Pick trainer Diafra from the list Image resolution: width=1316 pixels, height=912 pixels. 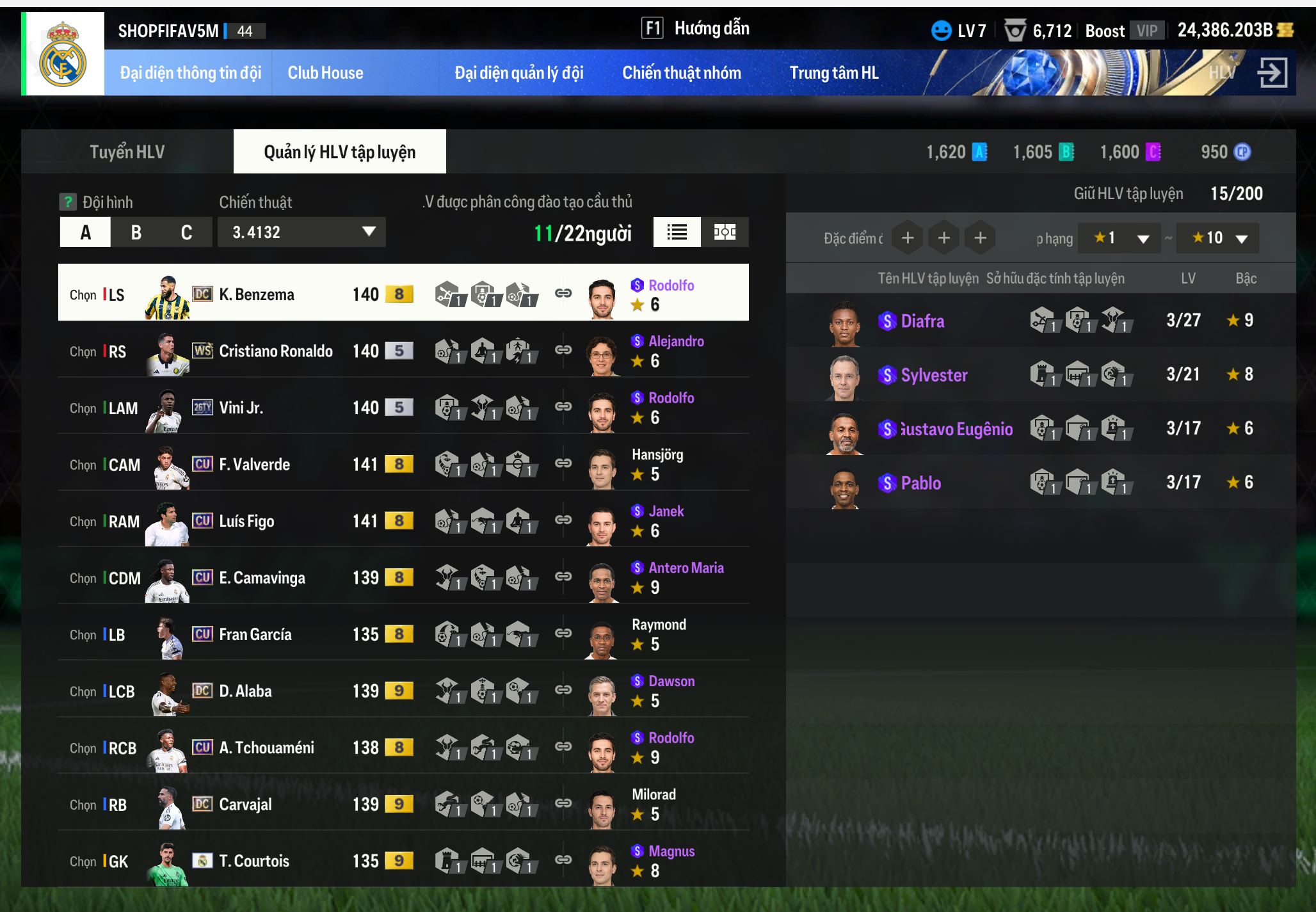click(922, 321)
